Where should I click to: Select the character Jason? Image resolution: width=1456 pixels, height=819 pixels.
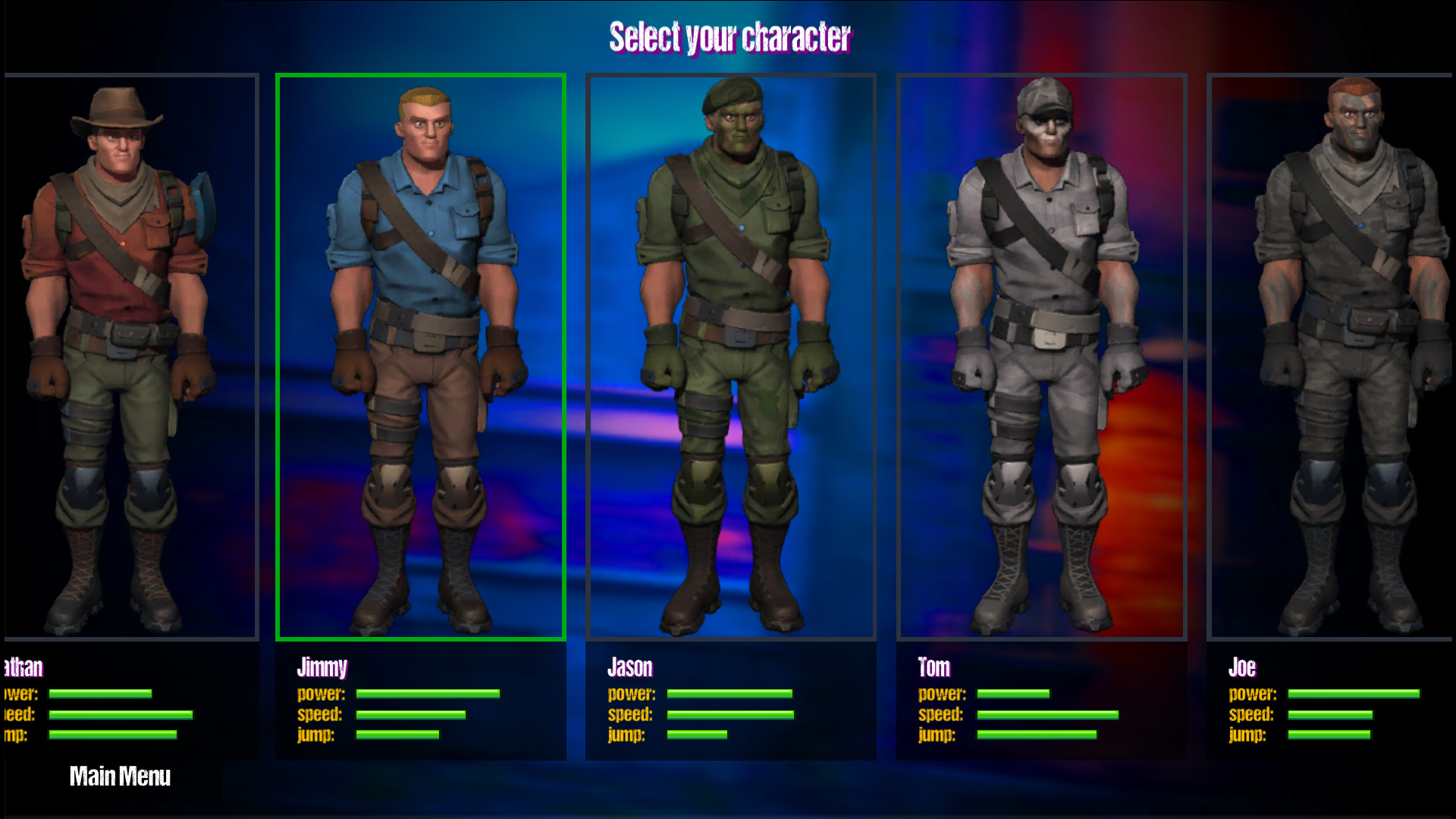(730, 356)
